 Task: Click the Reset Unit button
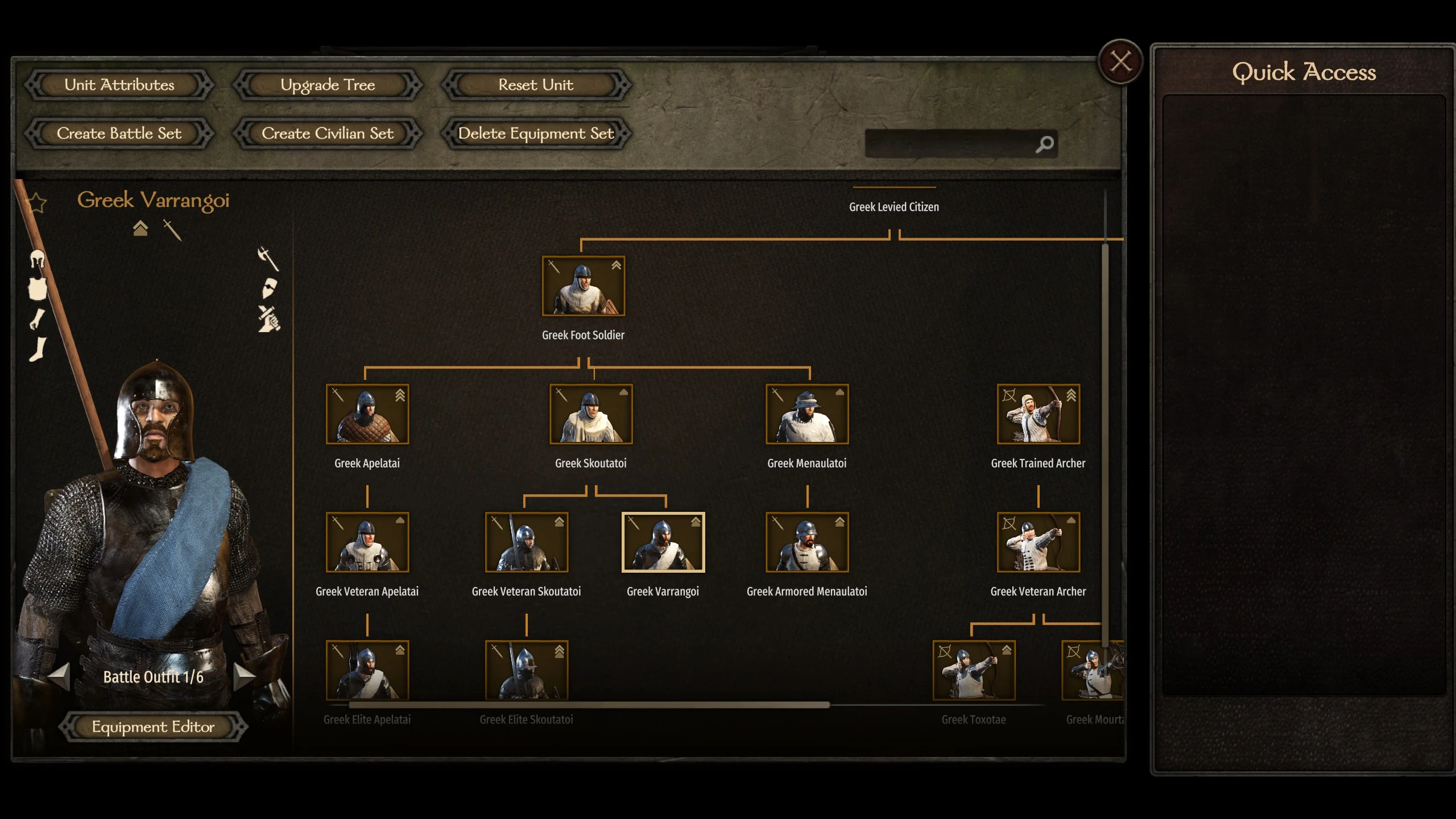(536, 85)
